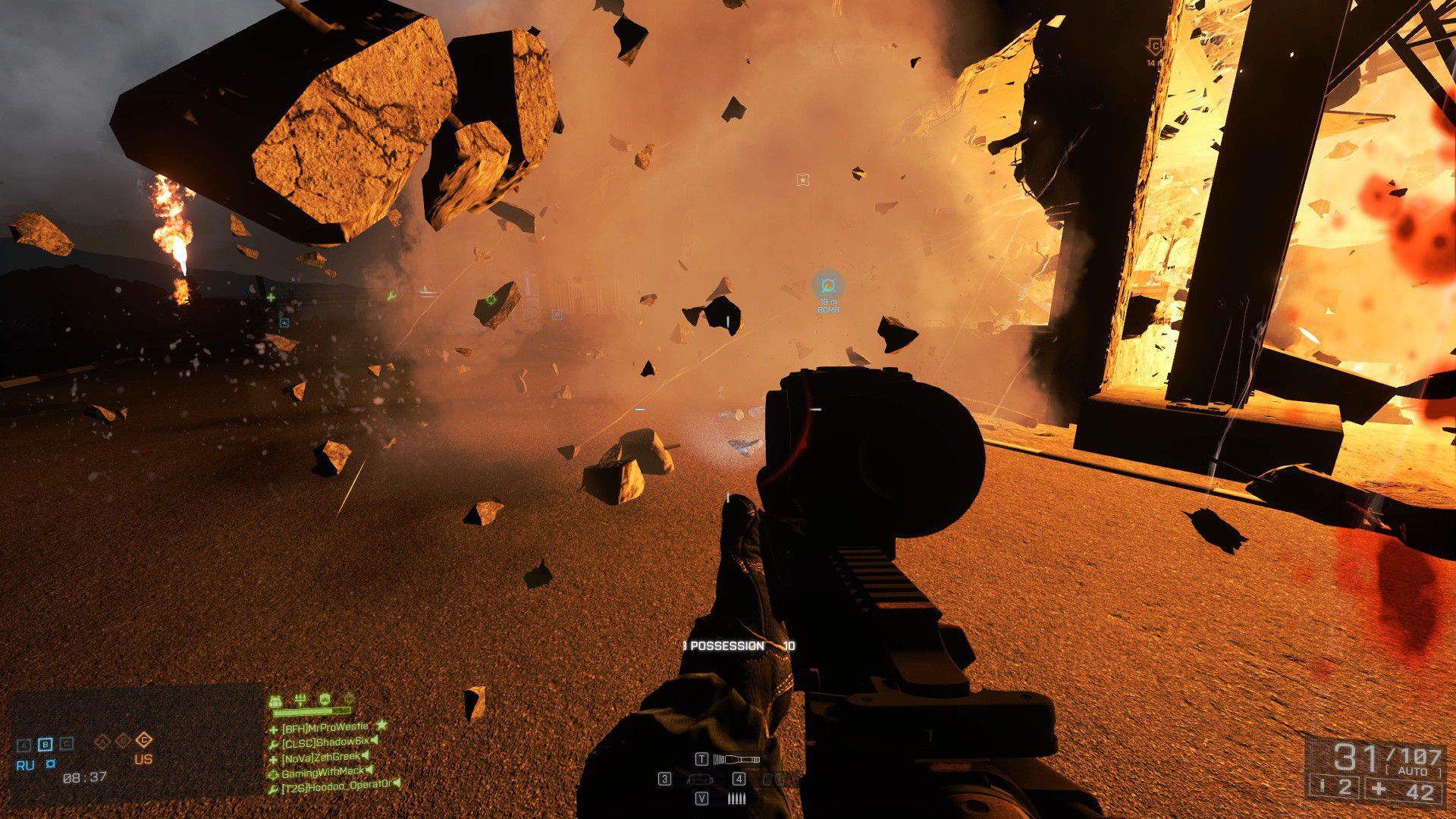Select the orange C objective diamond
The image size is (1456, 819).
[x=144, y=740]
